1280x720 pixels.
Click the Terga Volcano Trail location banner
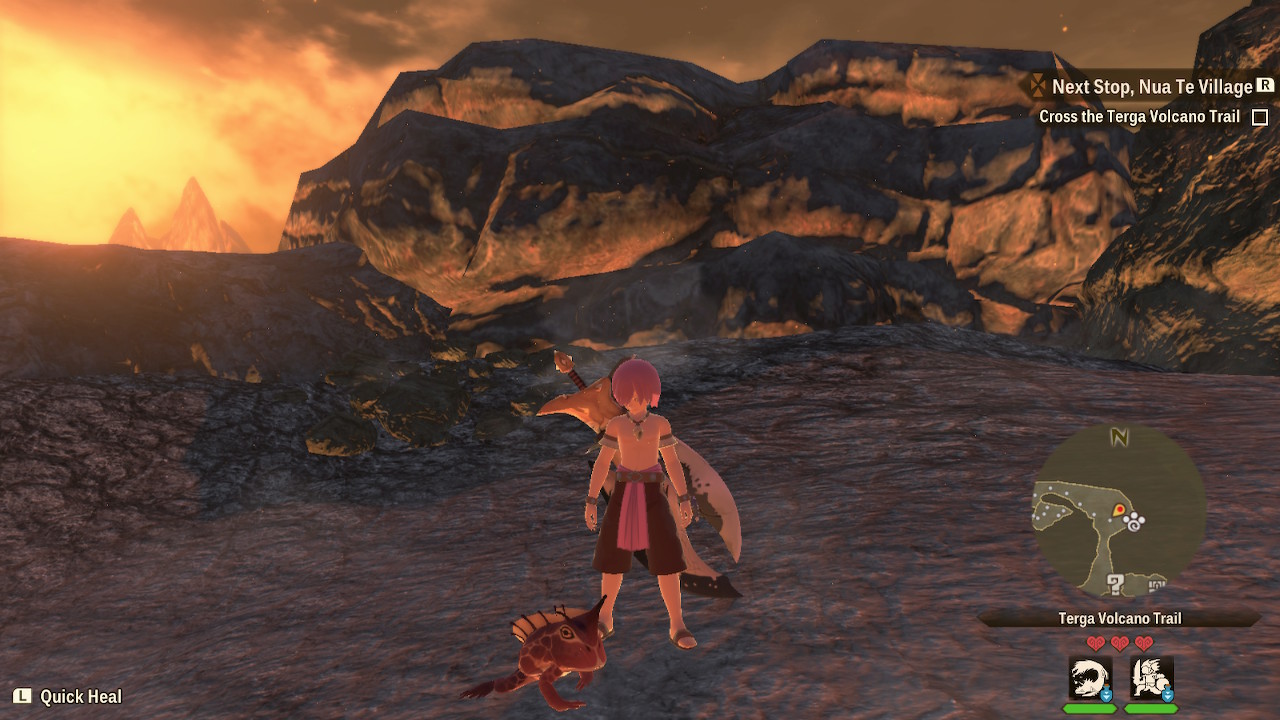[1119, 619]
